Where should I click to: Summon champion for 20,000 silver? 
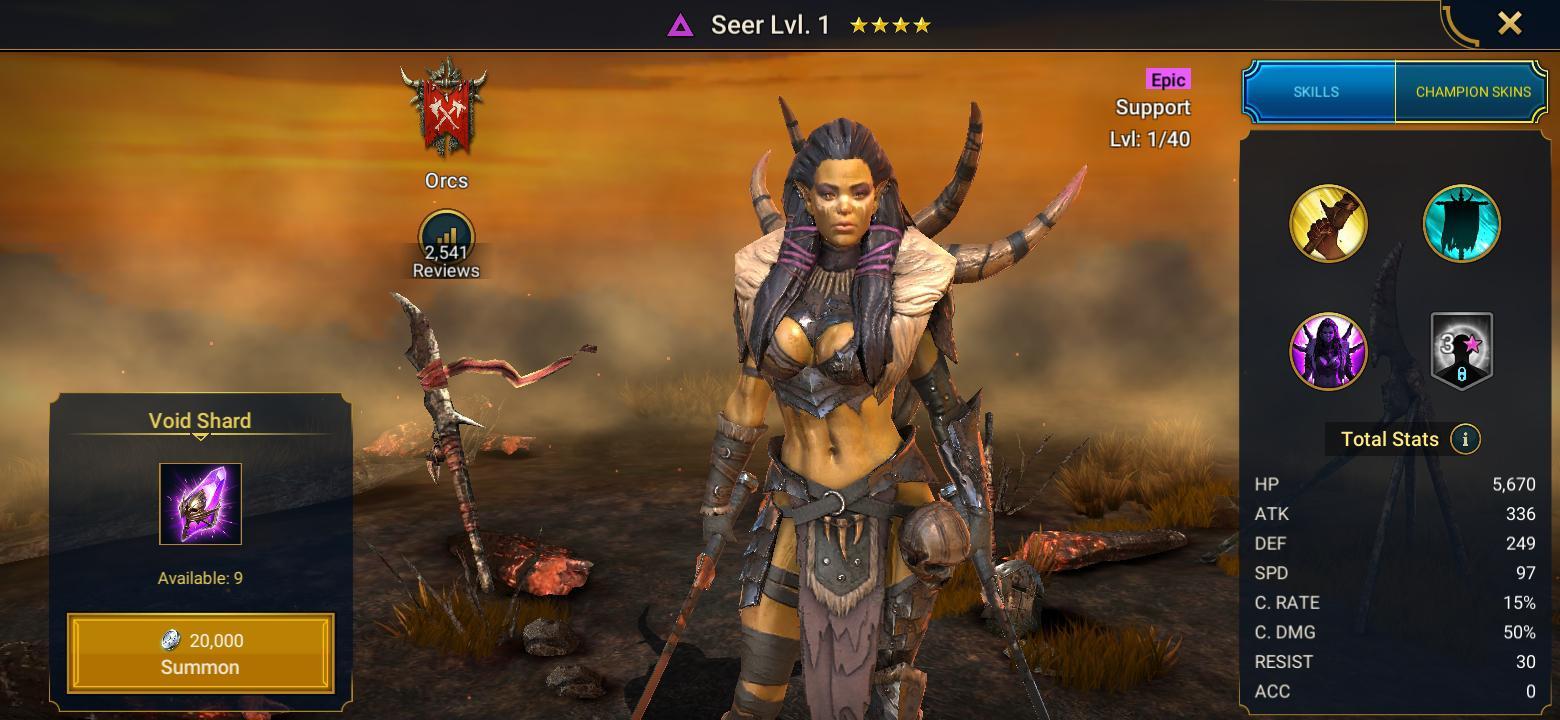200,653
